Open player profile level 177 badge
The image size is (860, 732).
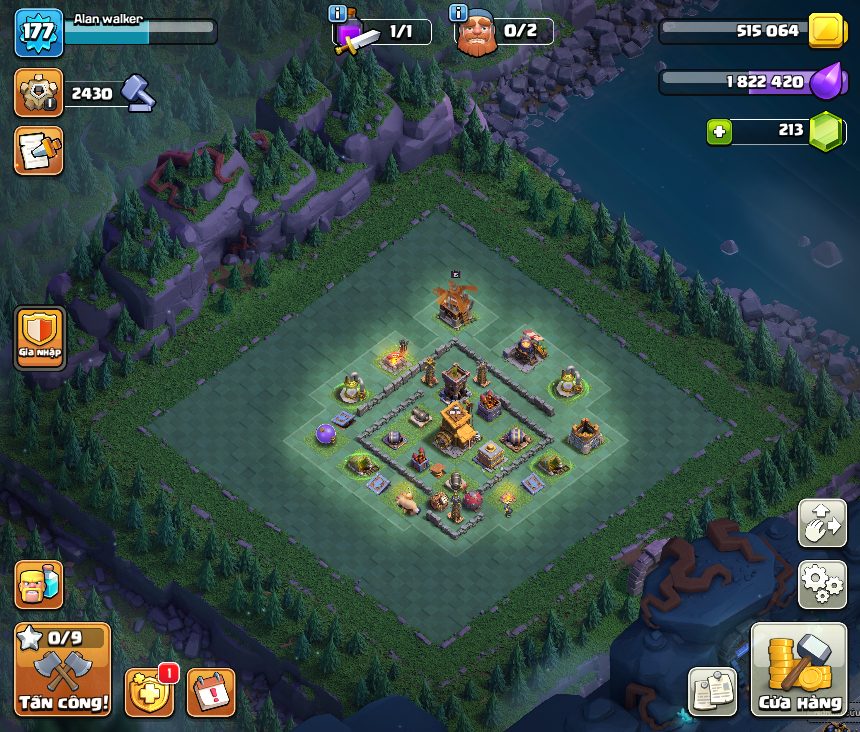[x=38, y=32]
